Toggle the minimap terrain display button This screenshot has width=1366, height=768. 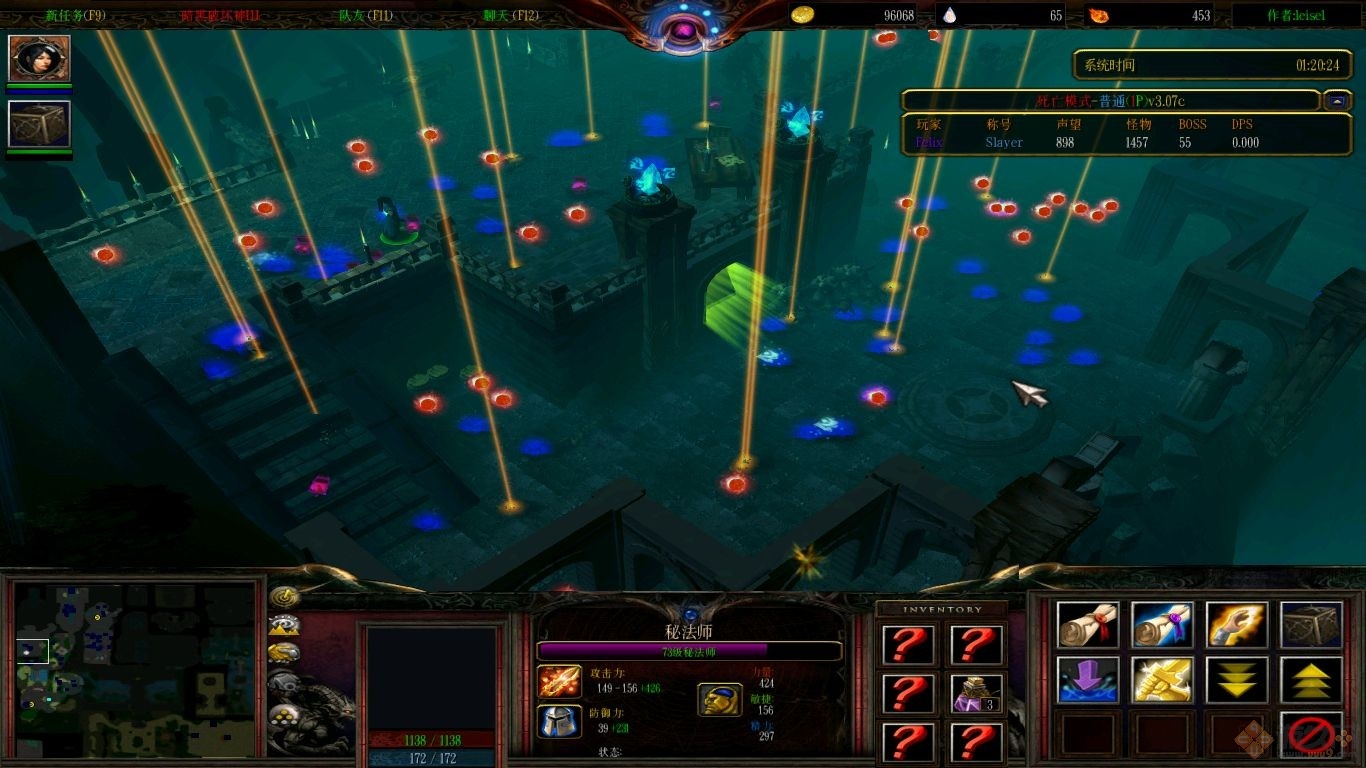[x=285, y=626]
